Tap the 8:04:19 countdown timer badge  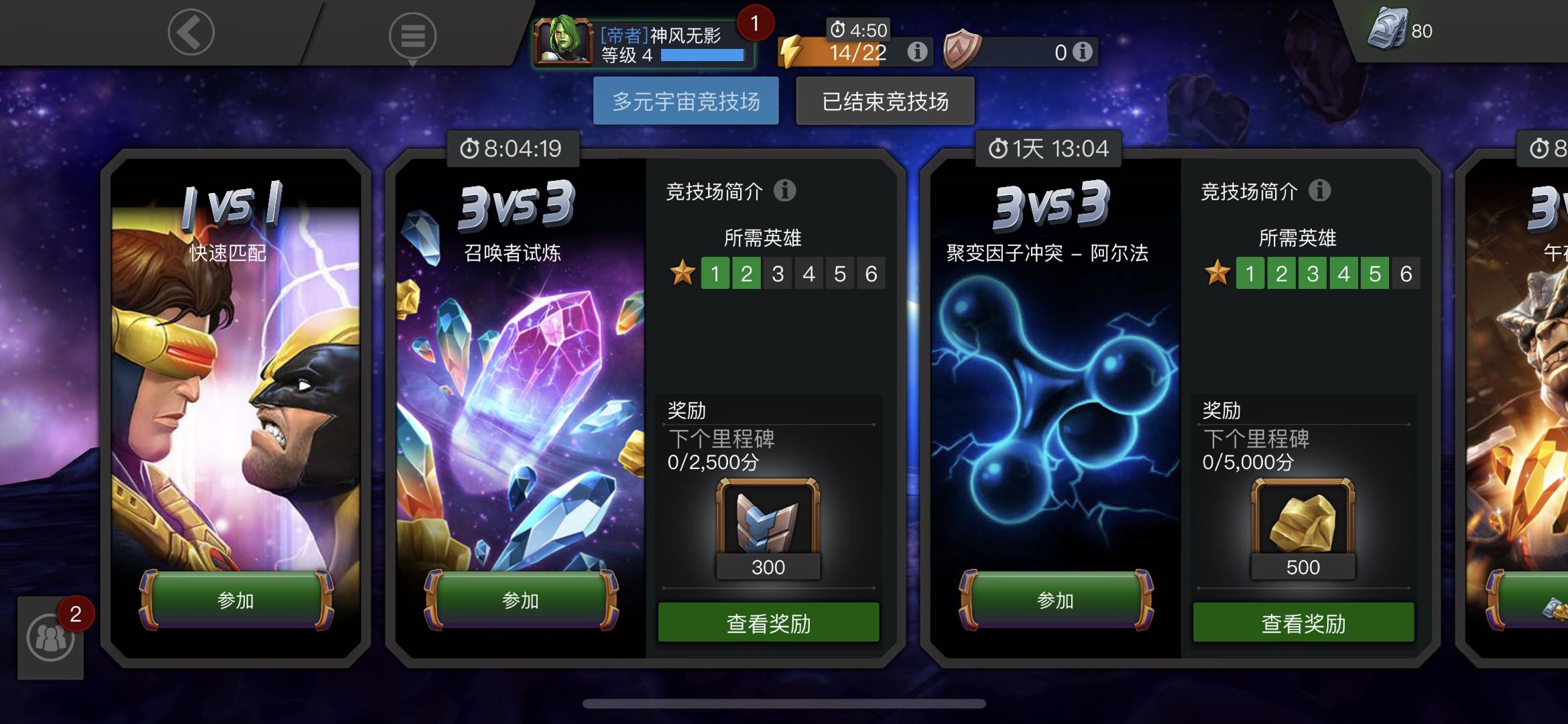click(x=513, y=149)
